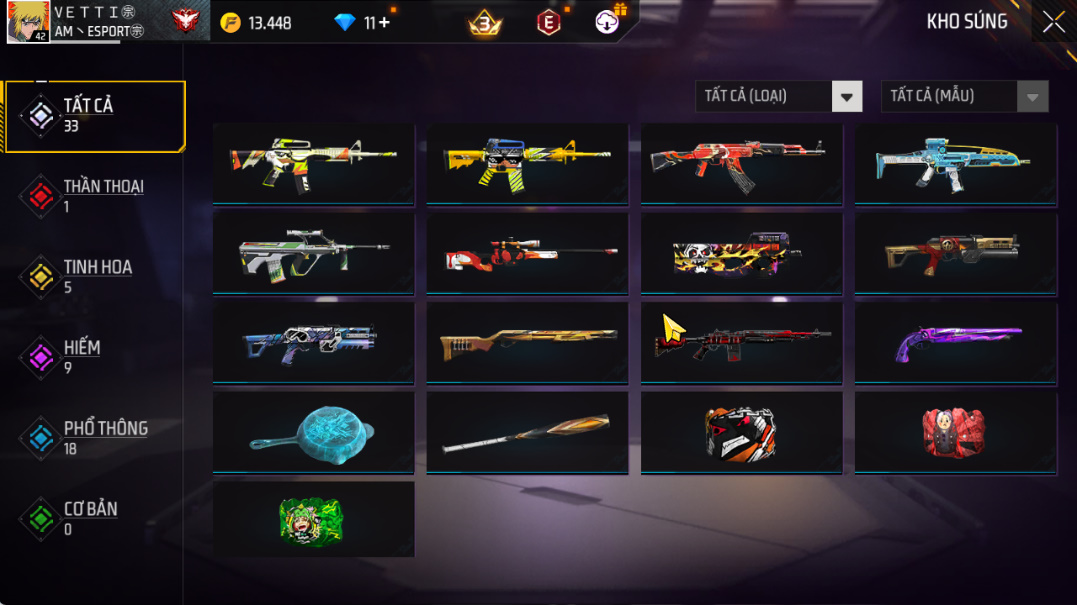Pick the red sniper rifle skin

pyautogui.click(x=527, y=253)
